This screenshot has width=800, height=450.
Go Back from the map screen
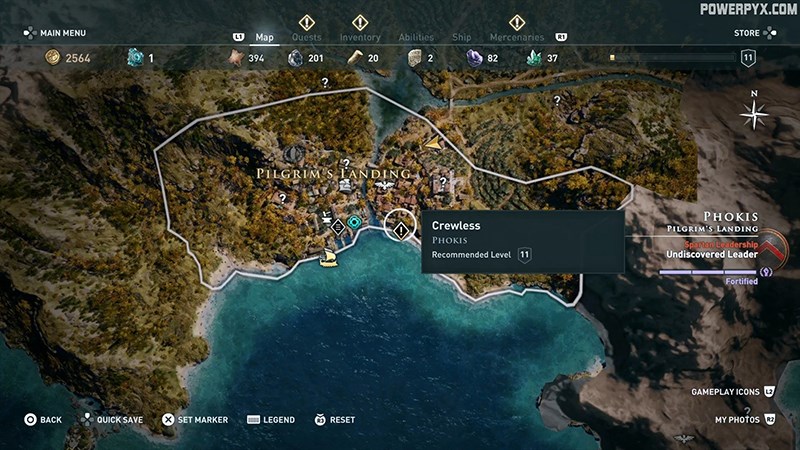point(43,420)
